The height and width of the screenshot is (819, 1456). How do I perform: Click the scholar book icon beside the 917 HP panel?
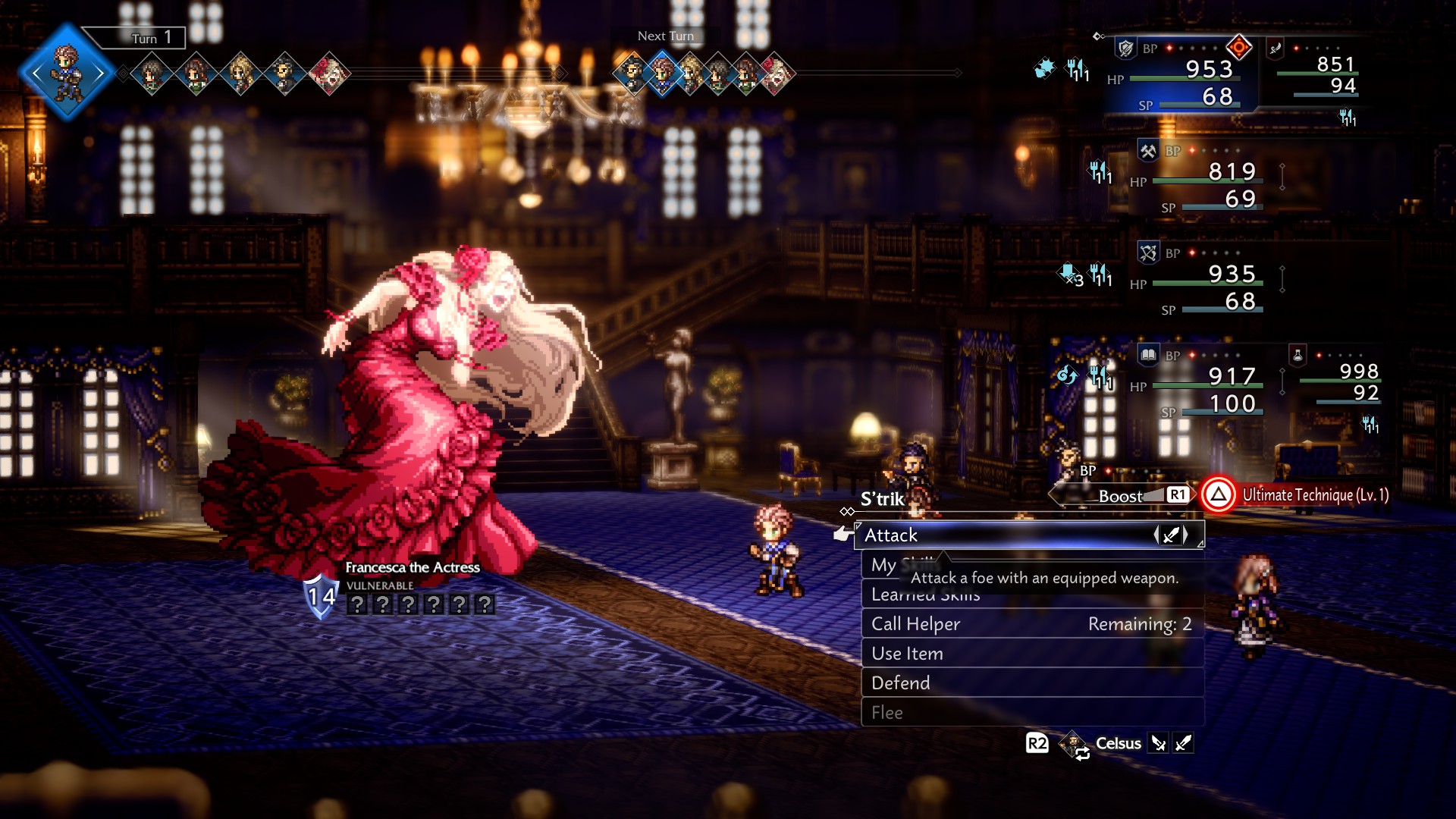coord(1147,353)
